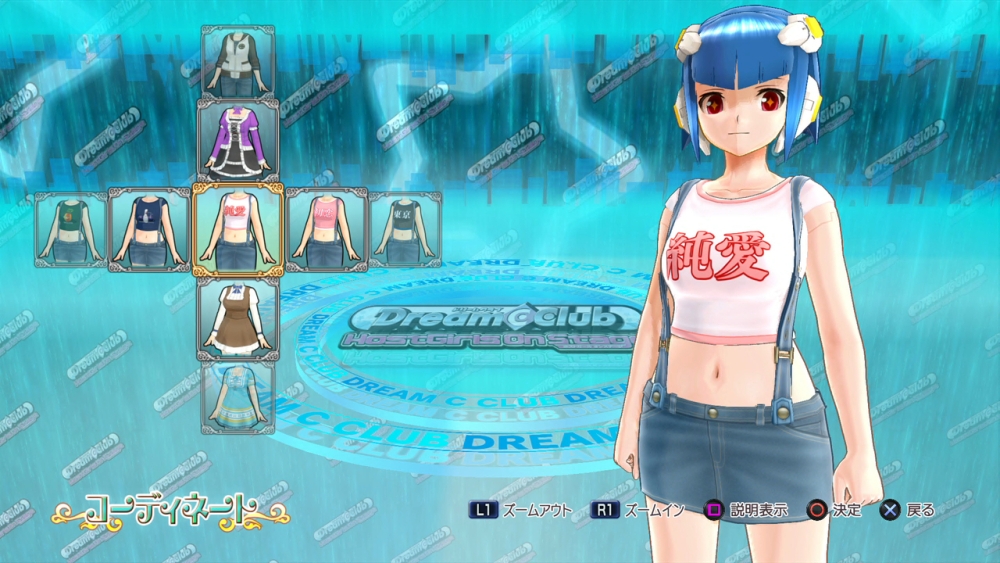
Task: Pick the dark top with 東京 print
Action: [x=405, y=229]
